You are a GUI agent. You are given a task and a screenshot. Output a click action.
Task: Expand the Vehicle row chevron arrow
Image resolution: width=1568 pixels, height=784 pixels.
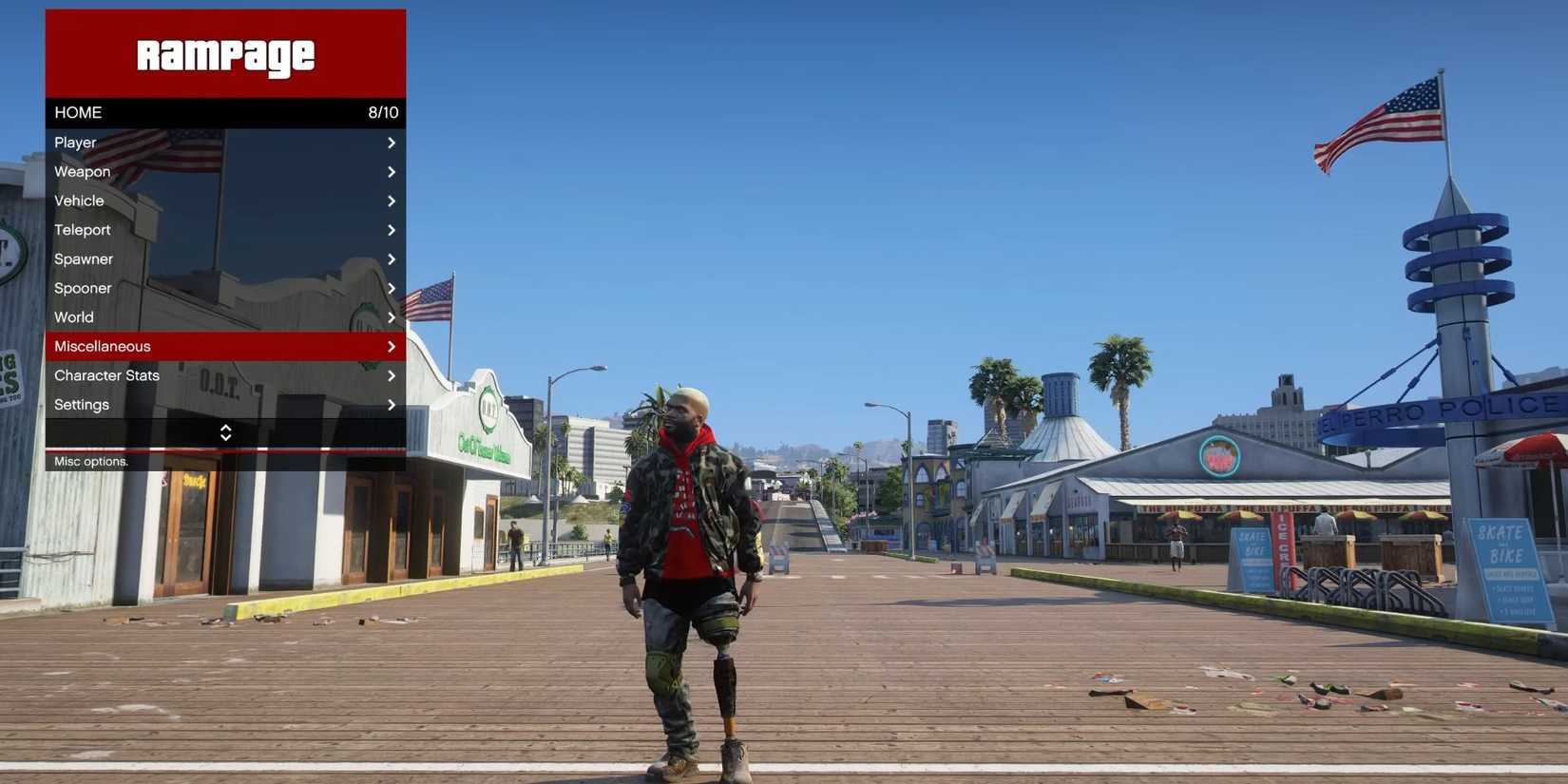[392, 201]
